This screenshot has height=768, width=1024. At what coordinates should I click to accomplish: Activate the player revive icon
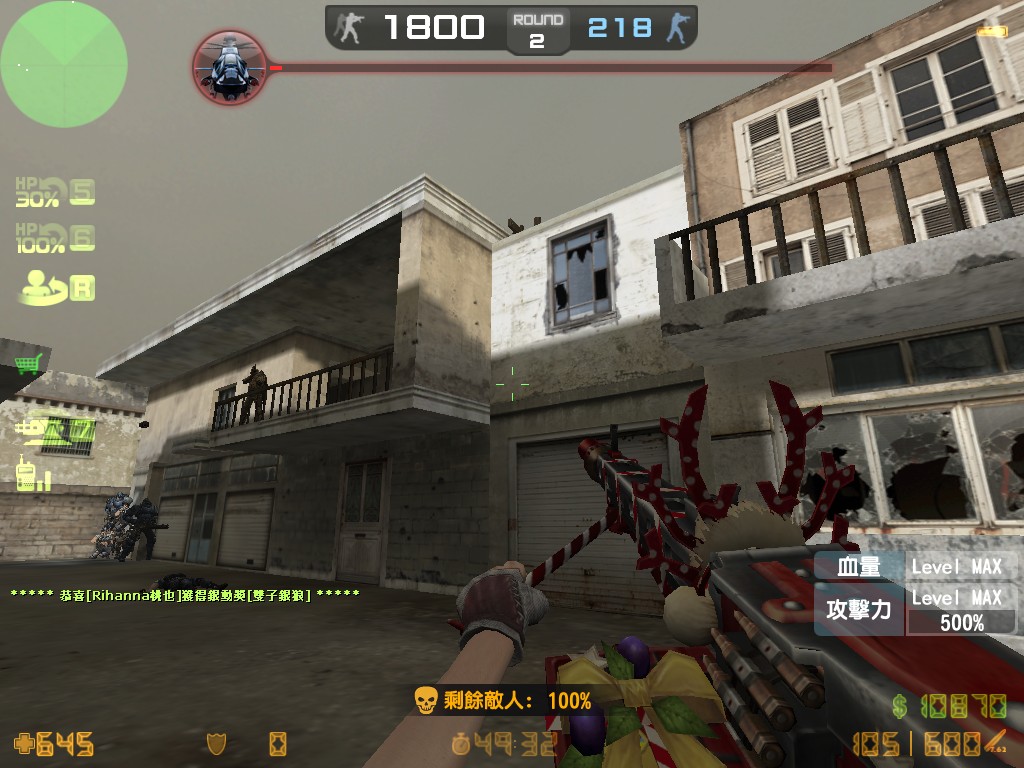tap(56, 287)
